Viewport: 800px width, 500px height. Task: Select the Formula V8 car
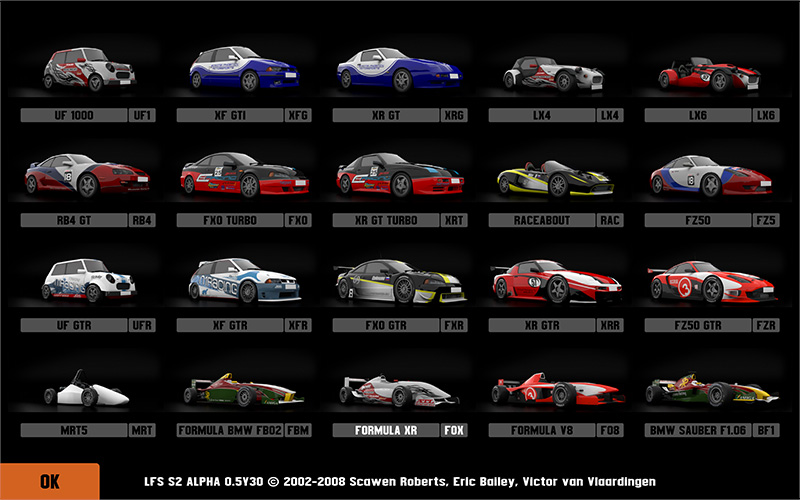point(556,390)
